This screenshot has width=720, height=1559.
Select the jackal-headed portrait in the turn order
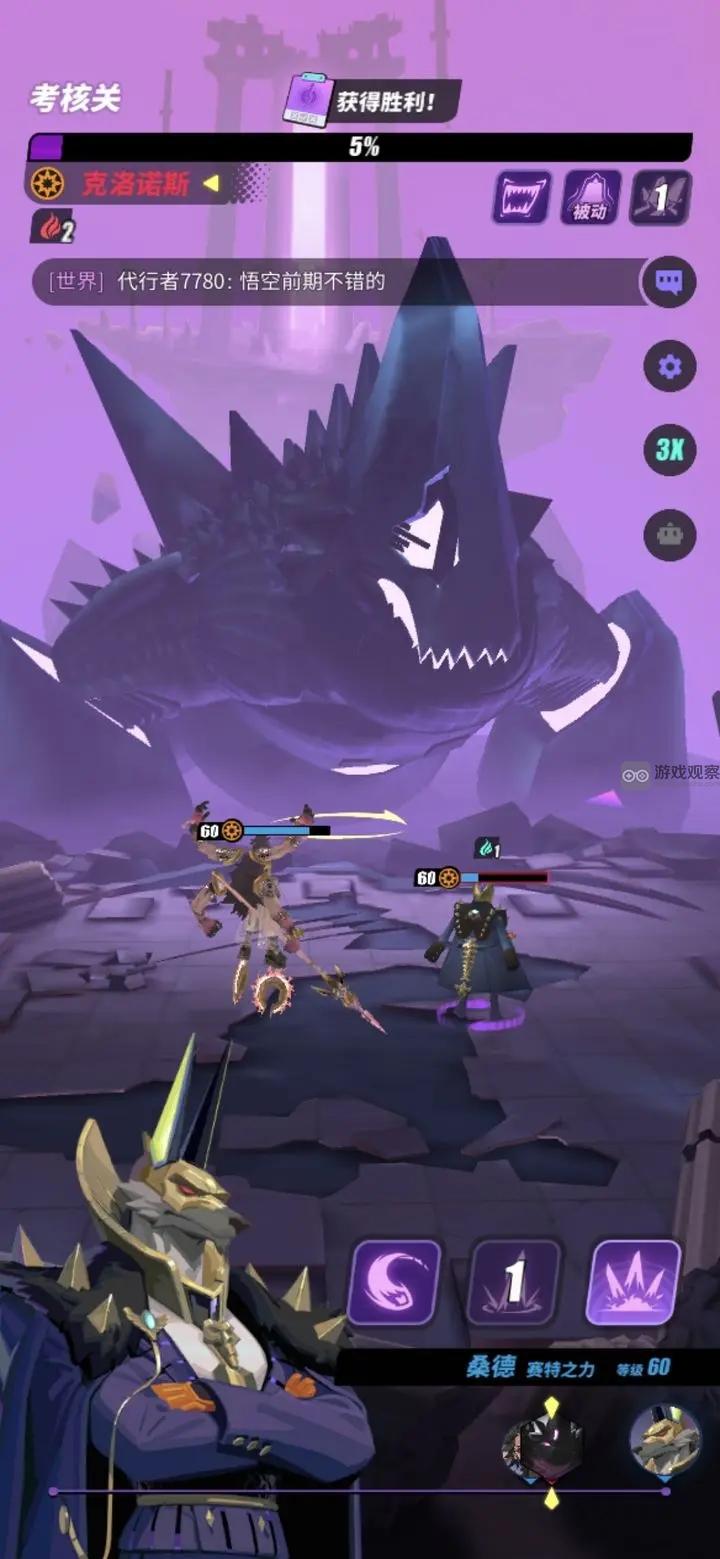[664, 1441]
